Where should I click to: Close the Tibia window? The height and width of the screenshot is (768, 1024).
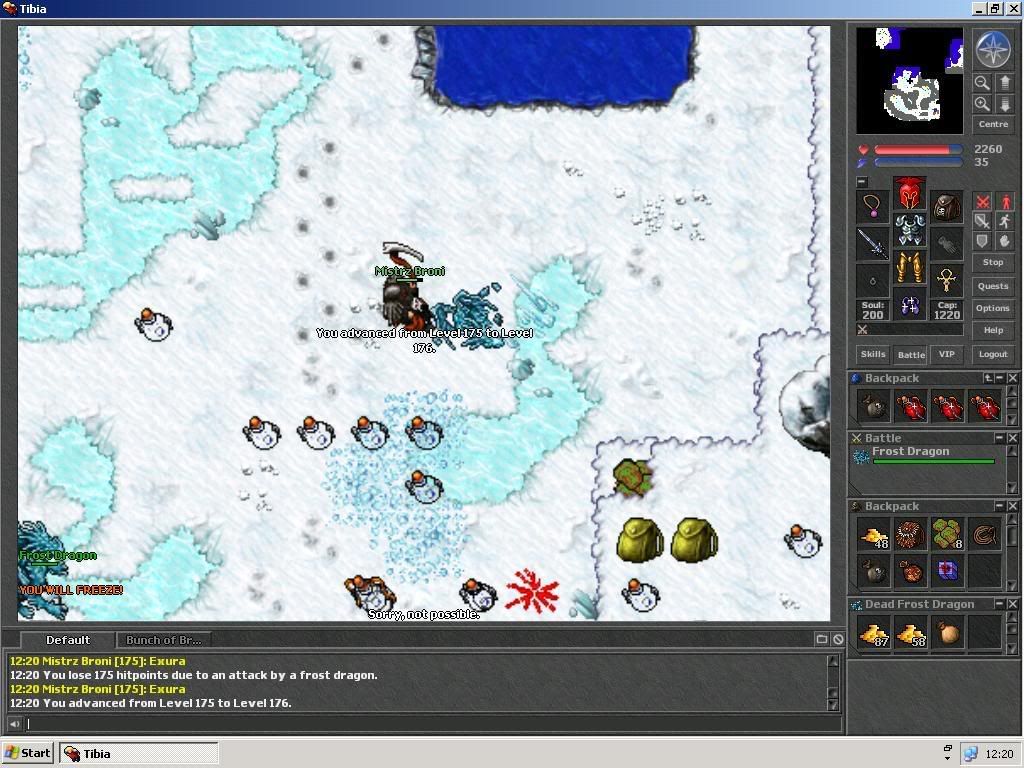(x=1012, y=8)
